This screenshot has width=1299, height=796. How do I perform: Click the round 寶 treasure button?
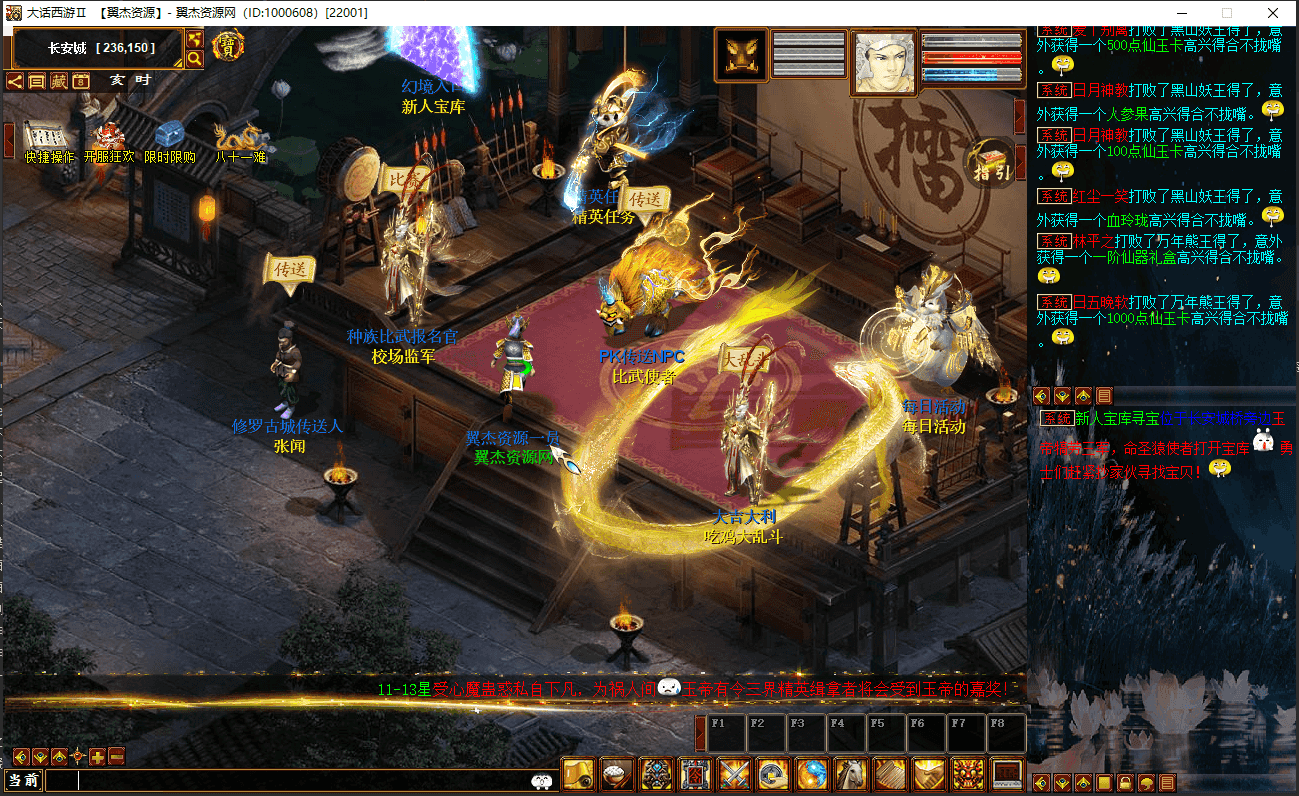click(x=229, y=46)
